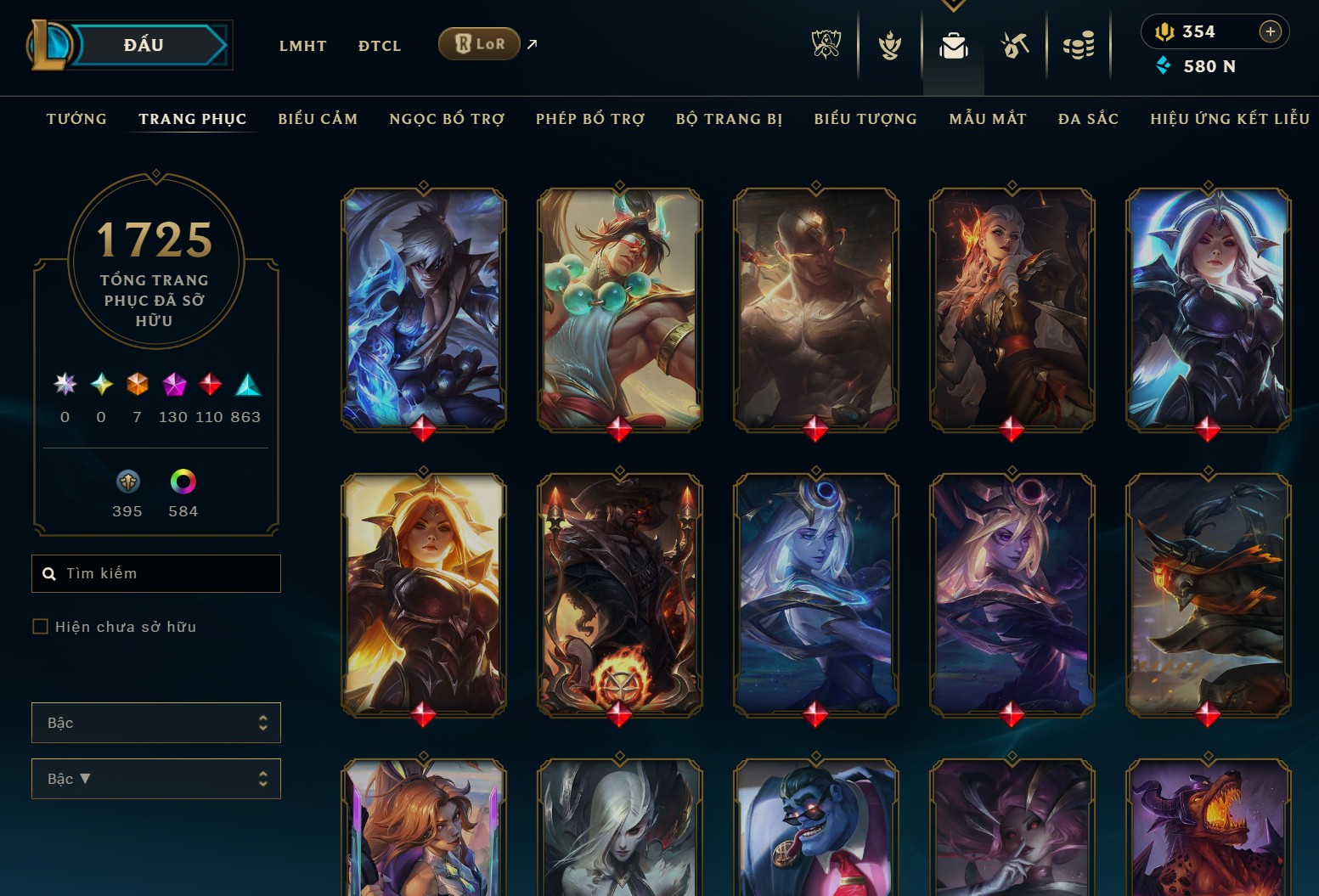Open the Esports hub trophy icon
This screenshot has height=896, width=1319.
(x=825, y=47)
